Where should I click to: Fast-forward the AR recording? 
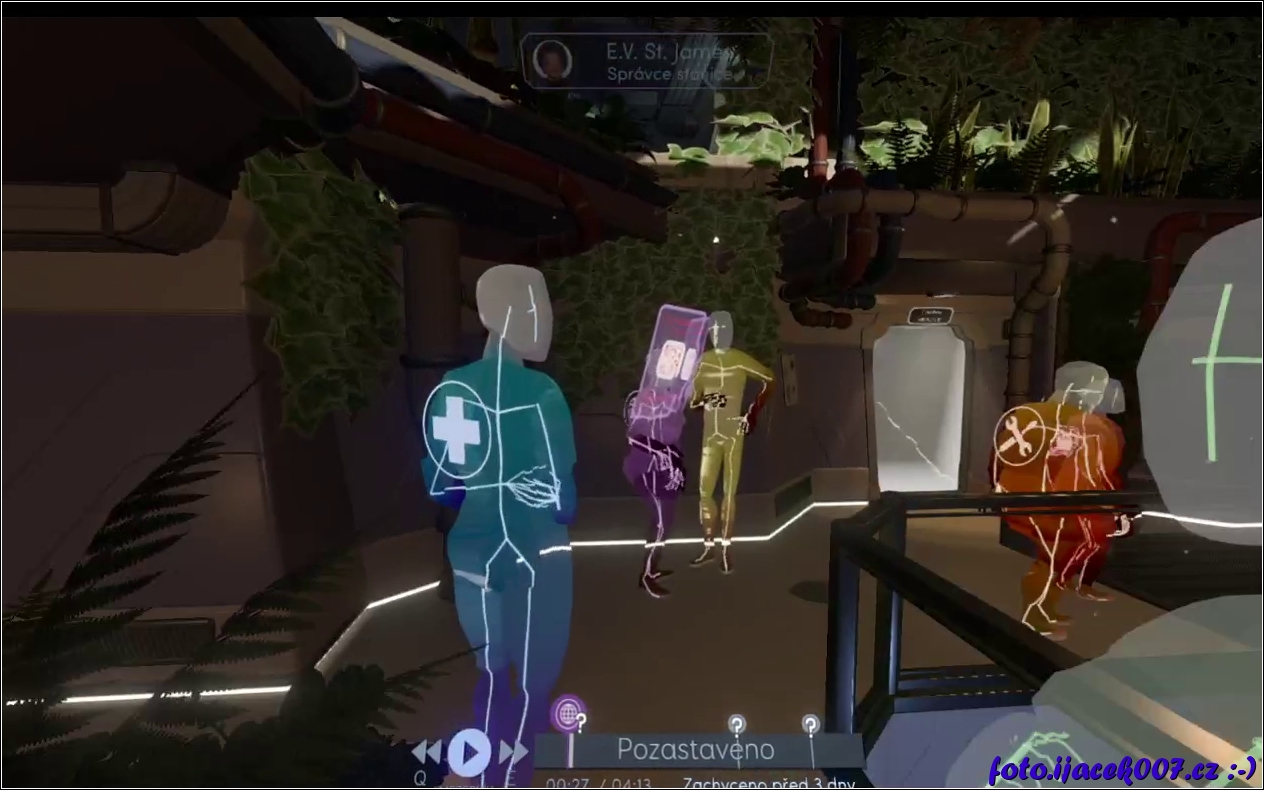[x=512, y=751]
